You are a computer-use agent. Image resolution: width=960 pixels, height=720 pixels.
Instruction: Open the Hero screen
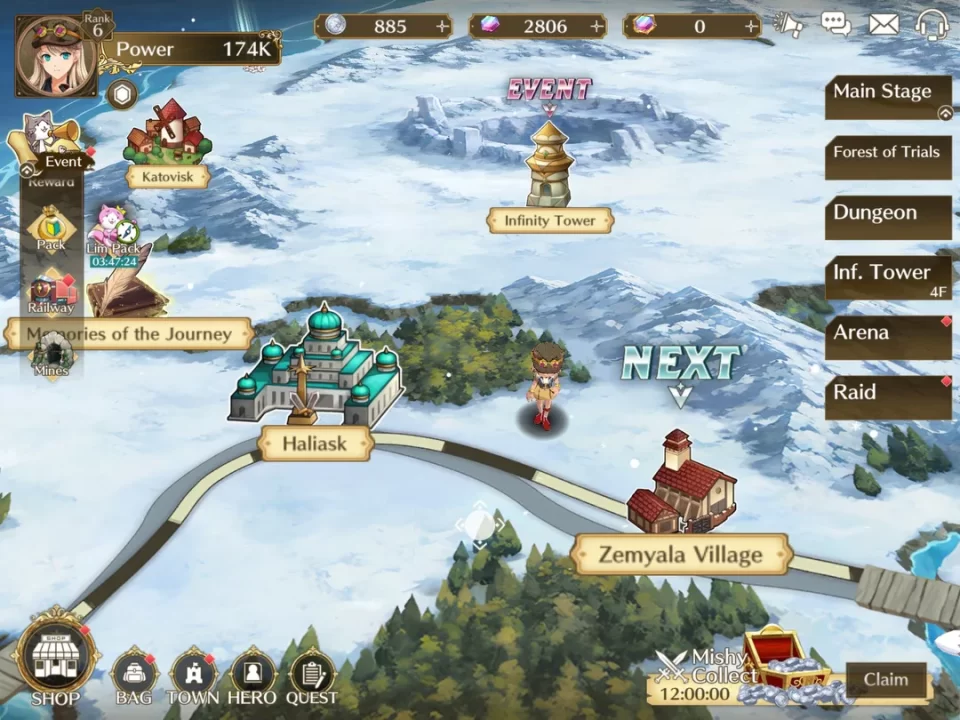coord(253,675)
